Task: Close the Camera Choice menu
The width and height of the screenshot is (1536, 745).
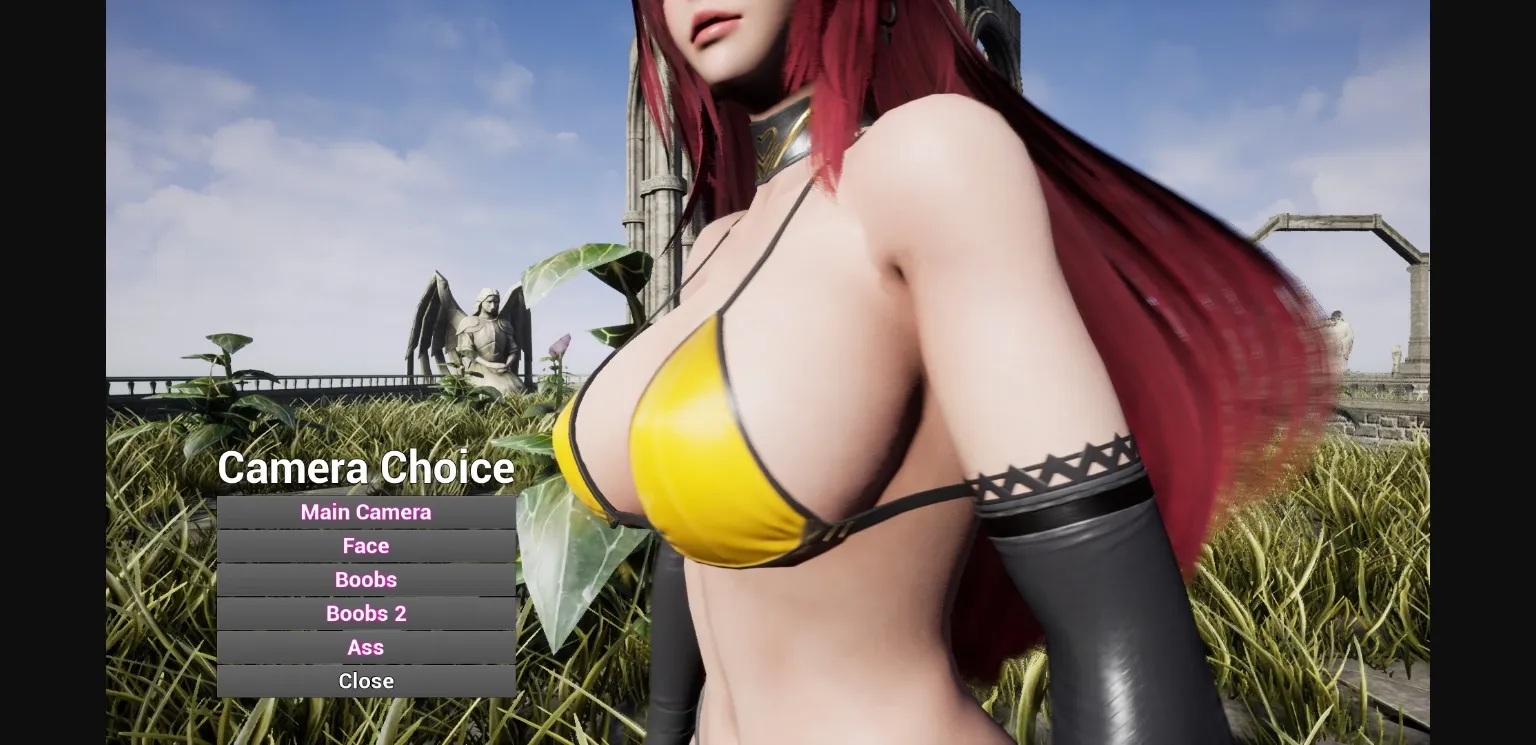Action: point(366,680)
